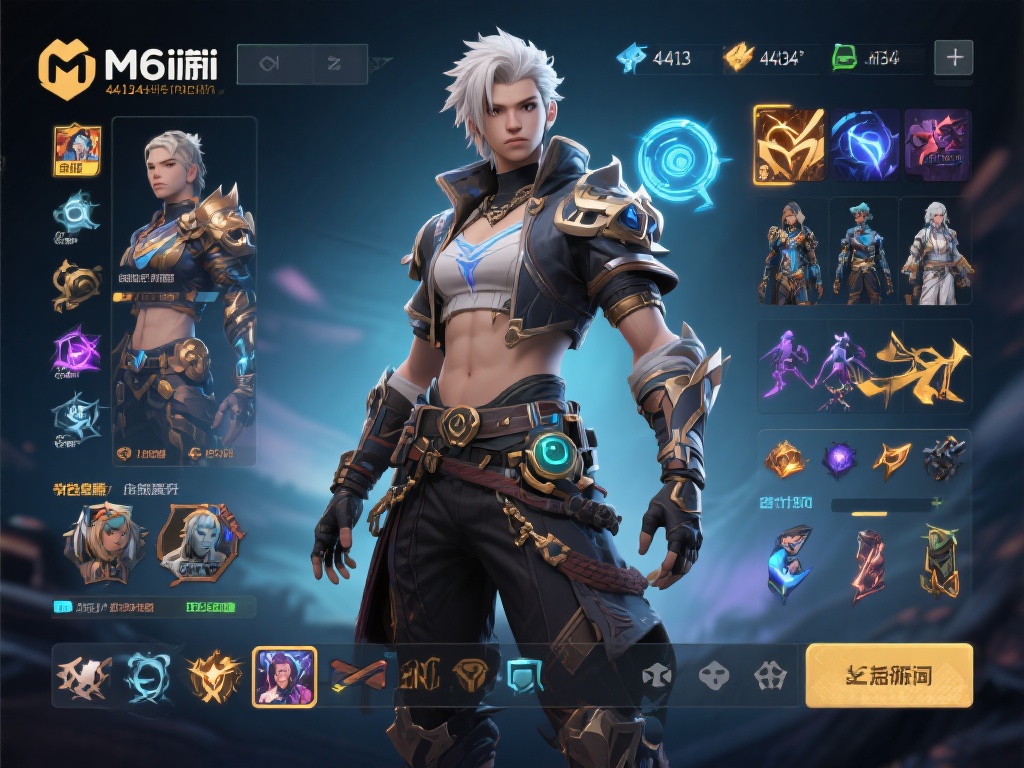Open the player avatar icon with yellow frame

click(77, 150)
